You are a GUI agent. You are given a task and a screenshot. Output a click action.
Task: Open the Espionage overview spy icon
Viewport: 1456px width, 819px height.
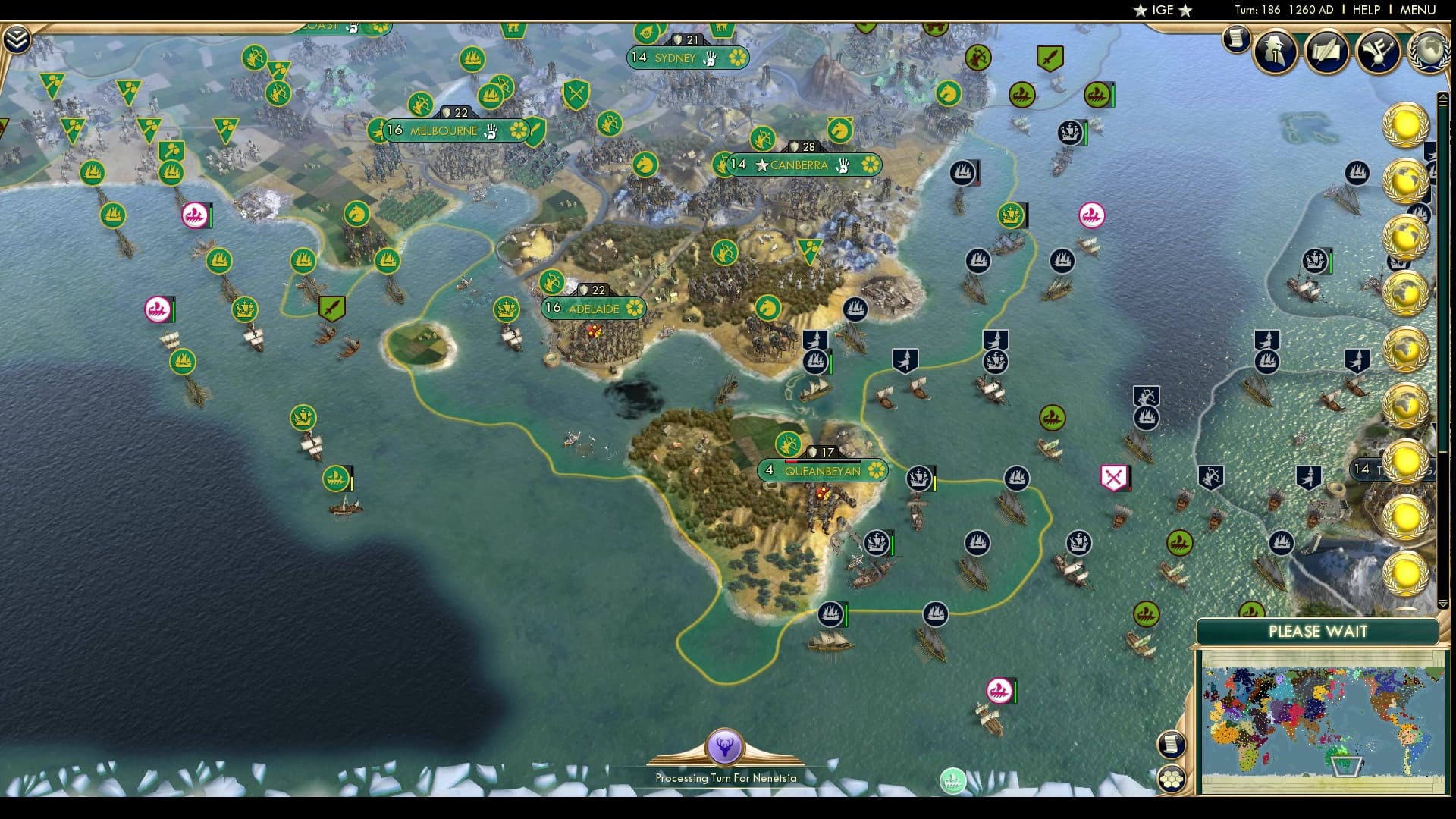(1274, 51)
